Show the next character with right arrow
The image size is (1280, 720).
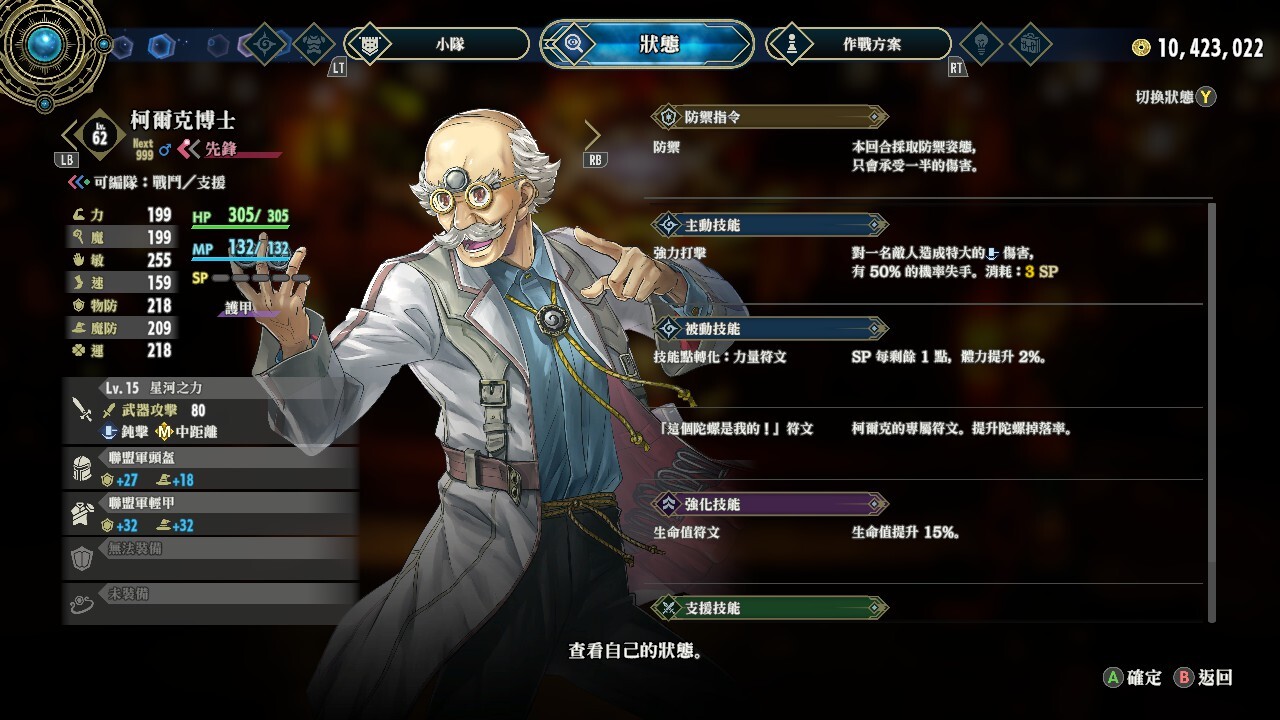point(593,135)
